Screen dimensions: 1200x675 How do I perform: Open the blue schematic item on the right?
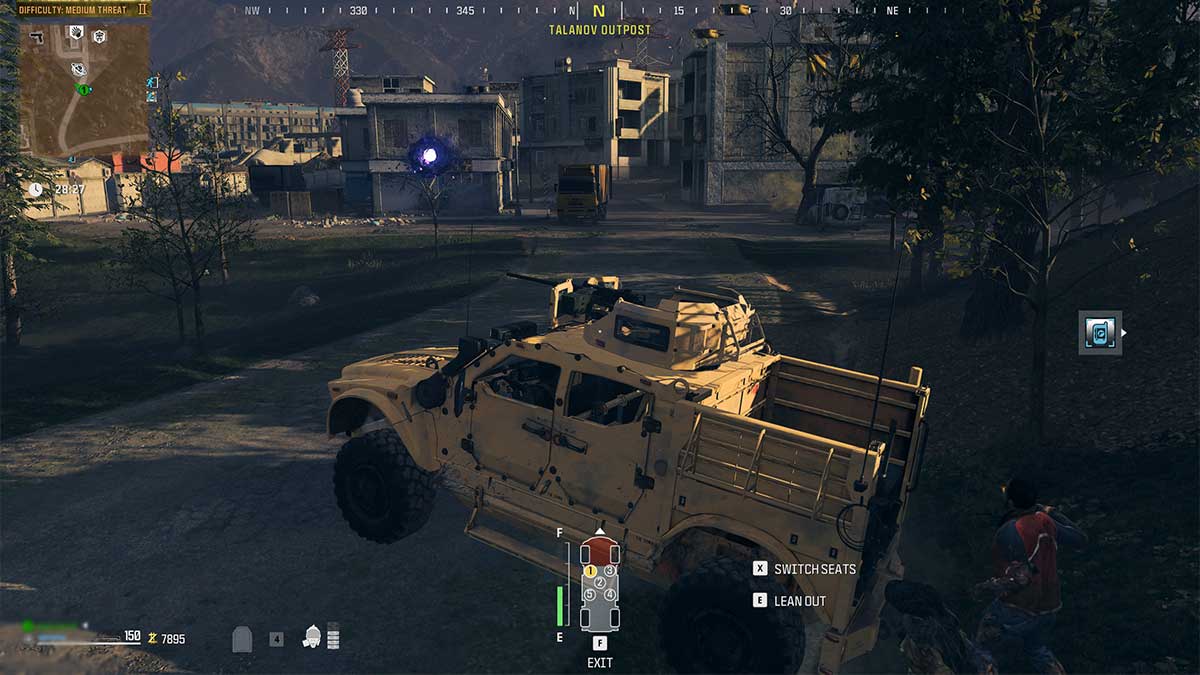tap(1100, 333)
